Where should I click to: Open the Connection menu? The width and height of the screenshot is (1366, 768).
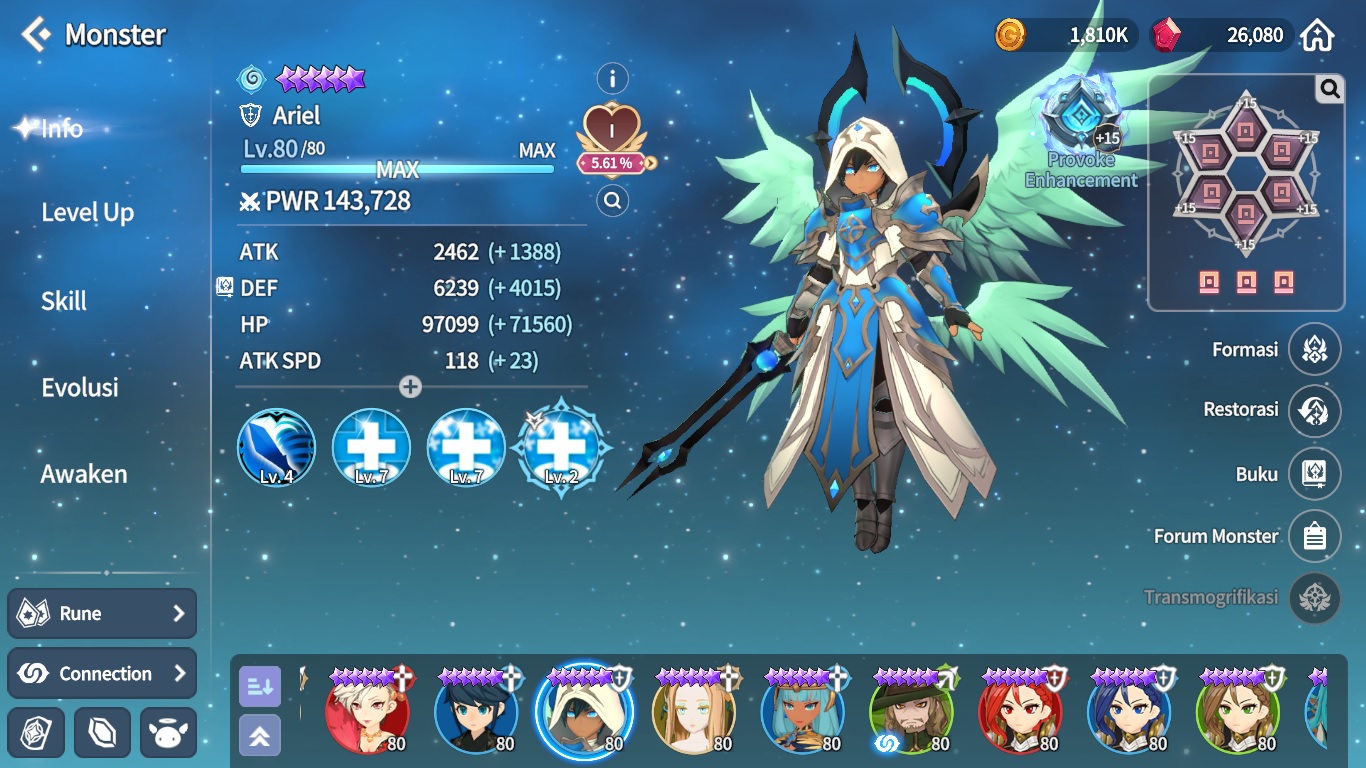click(x=102, y=674)
